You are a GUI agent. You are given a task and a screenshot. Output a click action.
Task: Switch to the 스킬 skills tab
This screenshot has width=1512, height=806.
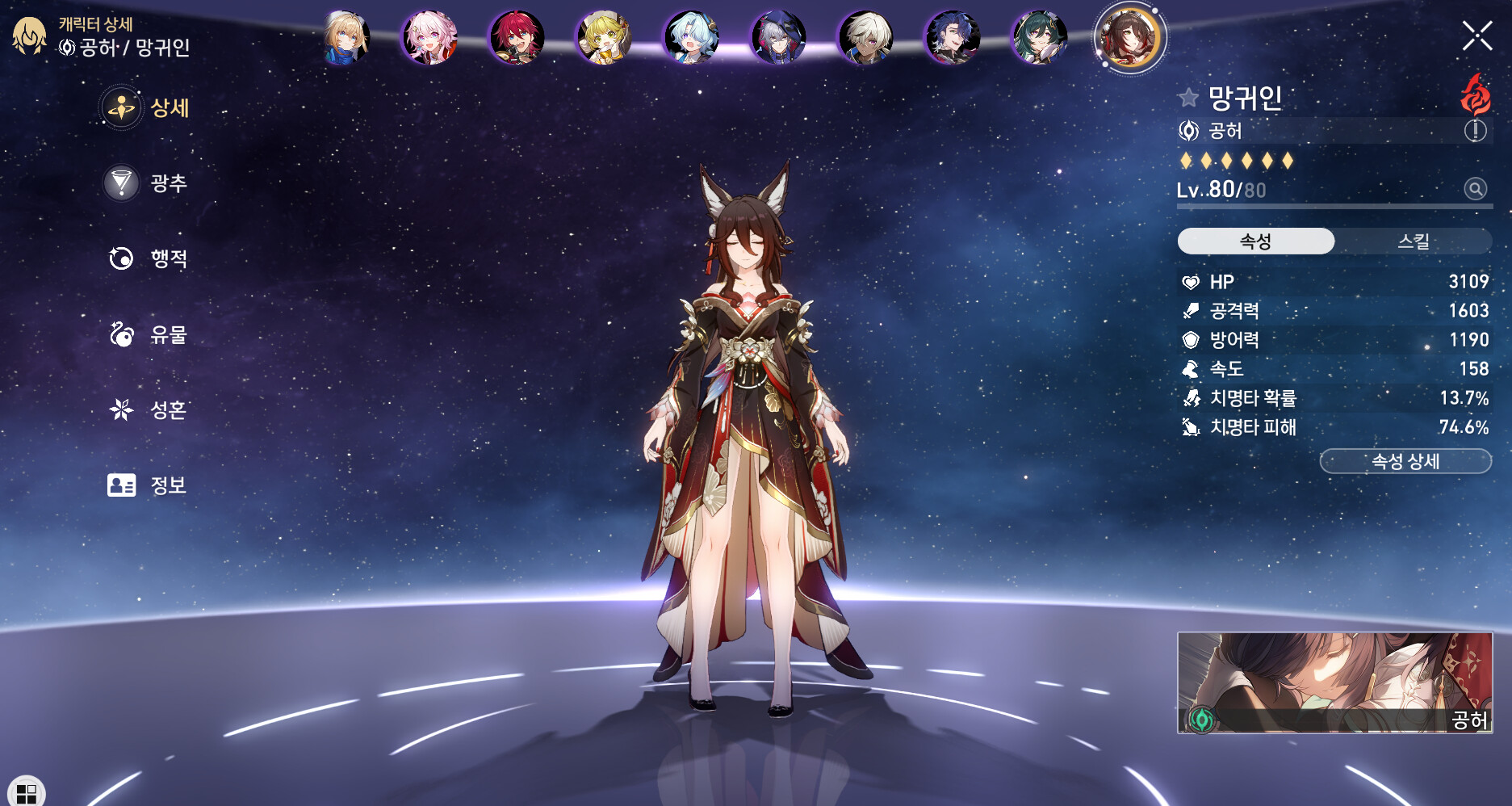[1413, 241]
